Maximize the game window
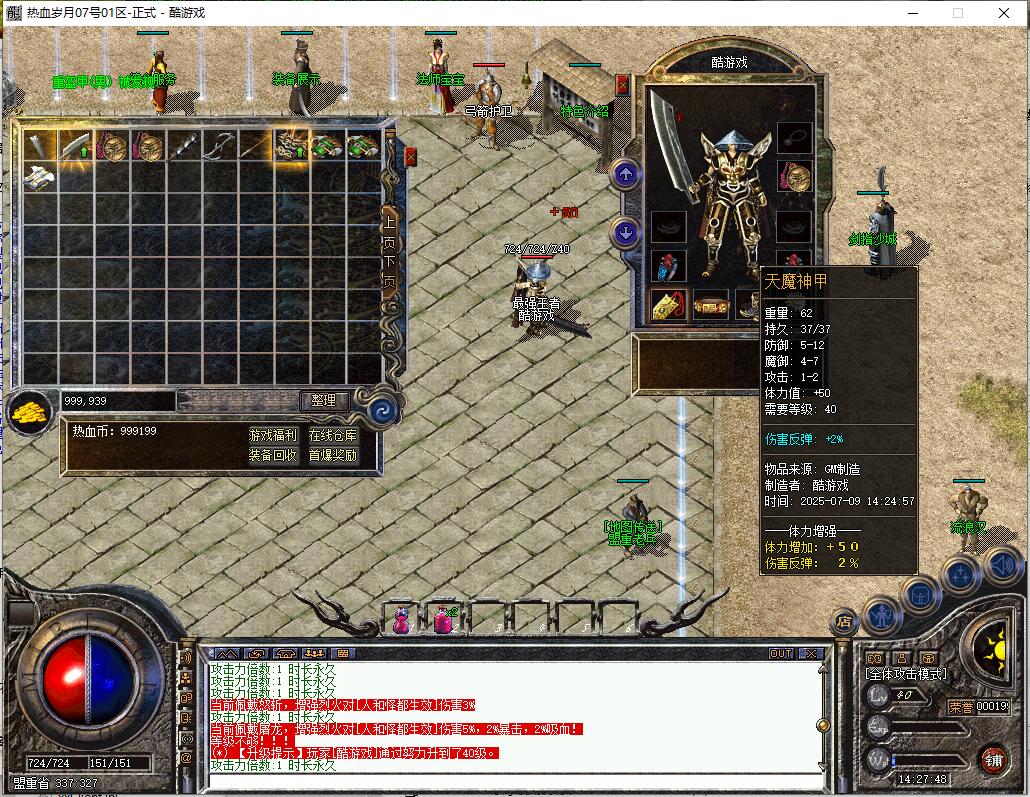The image size is (1030, 797). (x=957, y=13)
